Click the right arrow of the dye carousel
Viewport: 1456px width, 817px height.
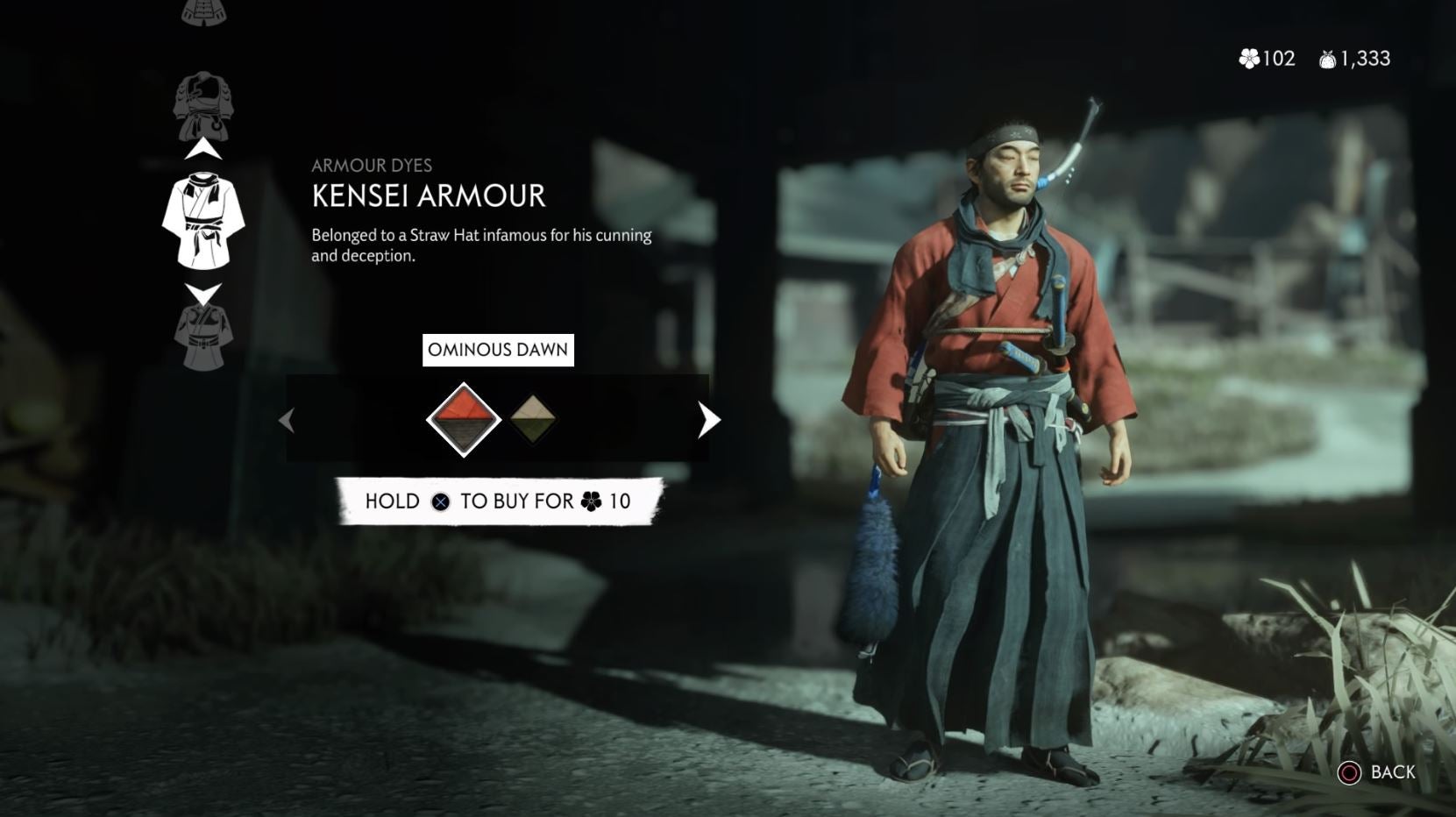(x=707, y=420)
